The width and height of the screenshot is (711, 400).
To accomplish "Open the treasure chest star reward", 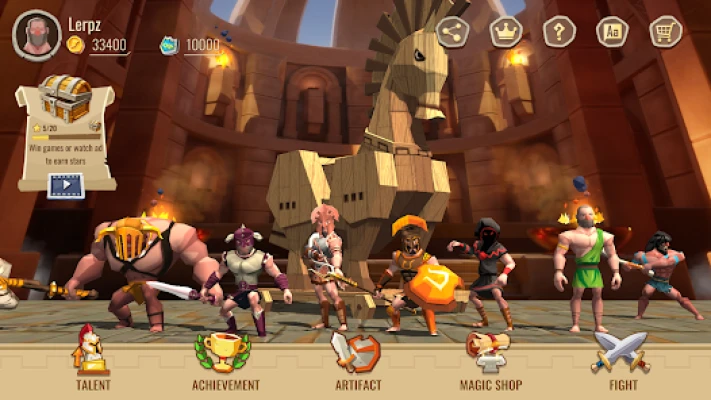I will pyautogui.click(x=65, y=98).
